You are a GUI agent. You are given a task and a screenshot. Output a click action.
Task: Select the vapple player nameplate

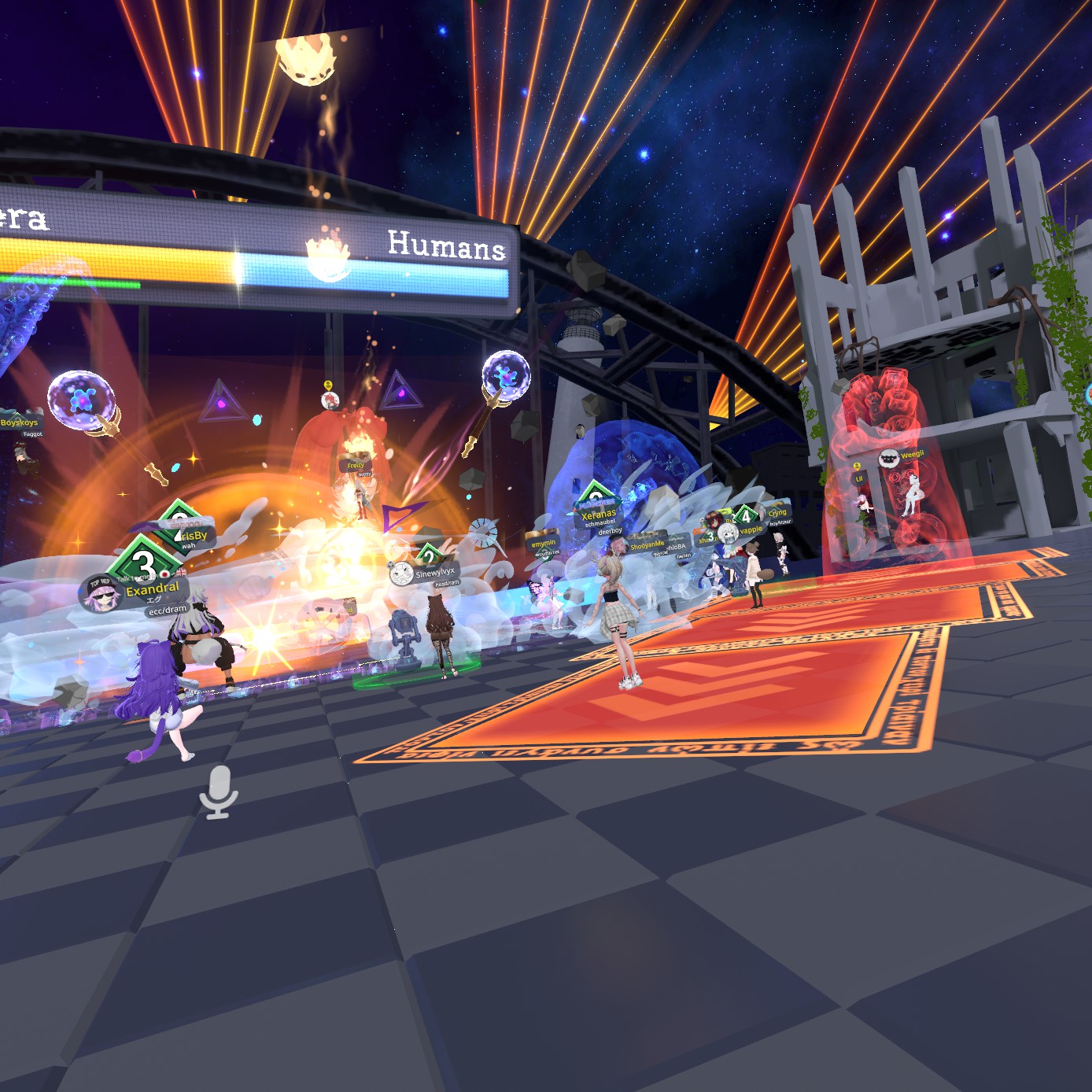coord(751,530)
